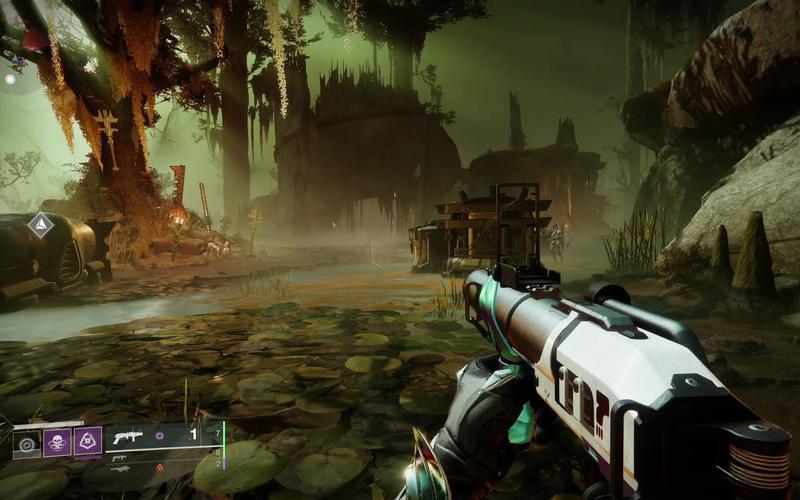
Task: Activate the skull melee ability icon
Action: click(57, 441)
